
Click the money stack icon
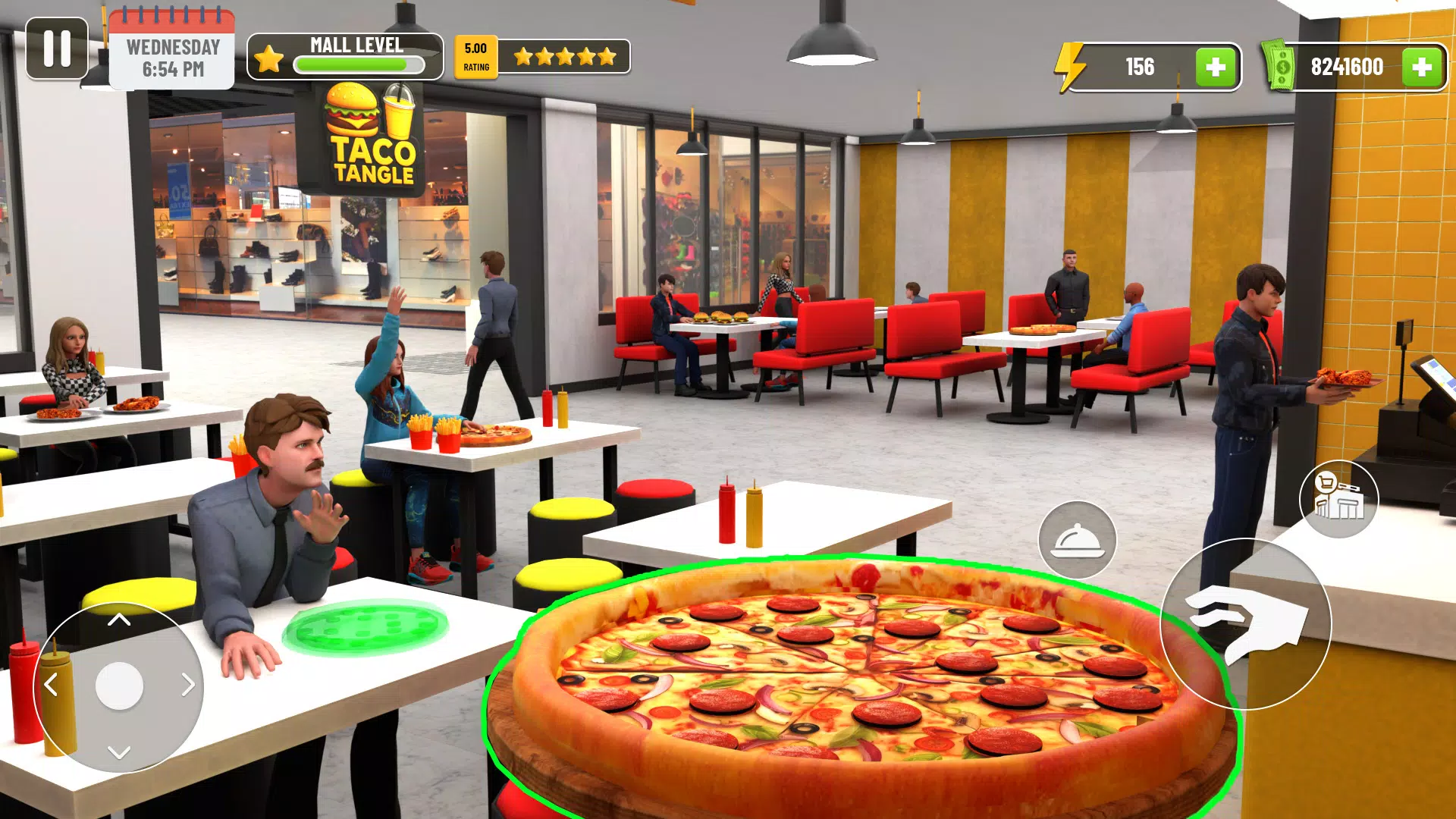[1280, 66]
